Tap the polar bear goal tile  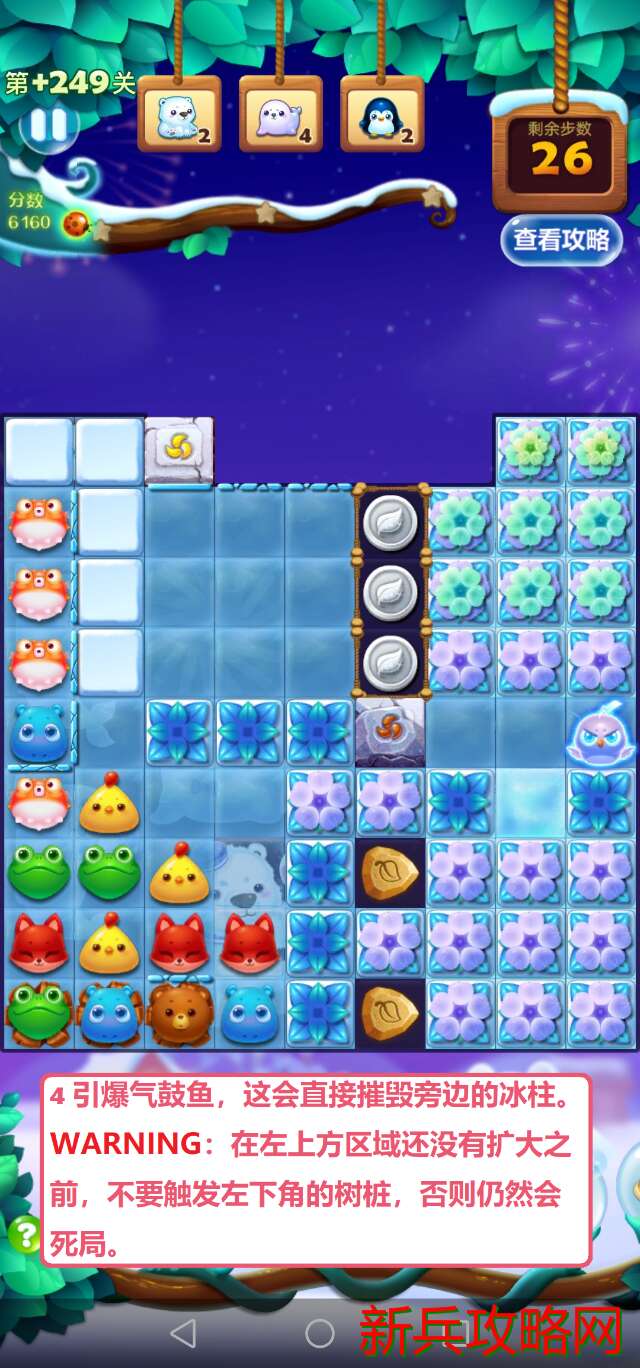pyautogui.click(x=179, y=116)
